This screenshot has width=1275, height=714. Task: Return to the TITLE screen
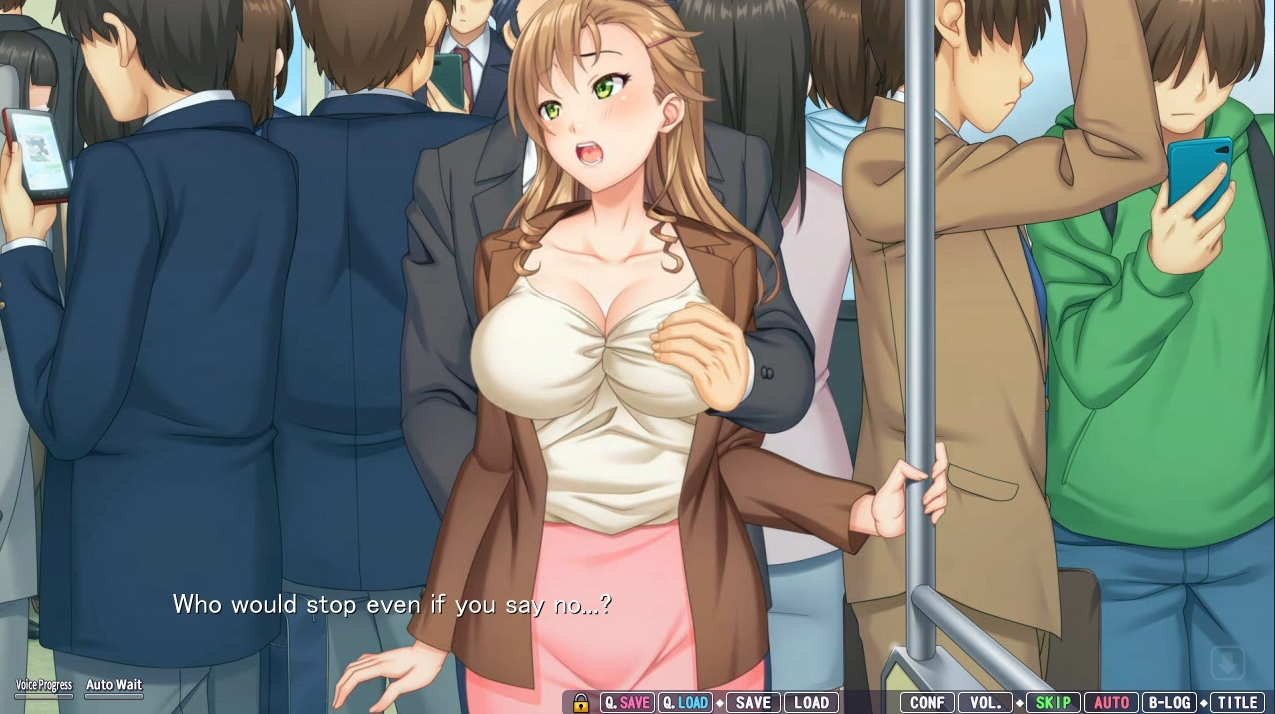[1237, 703]
